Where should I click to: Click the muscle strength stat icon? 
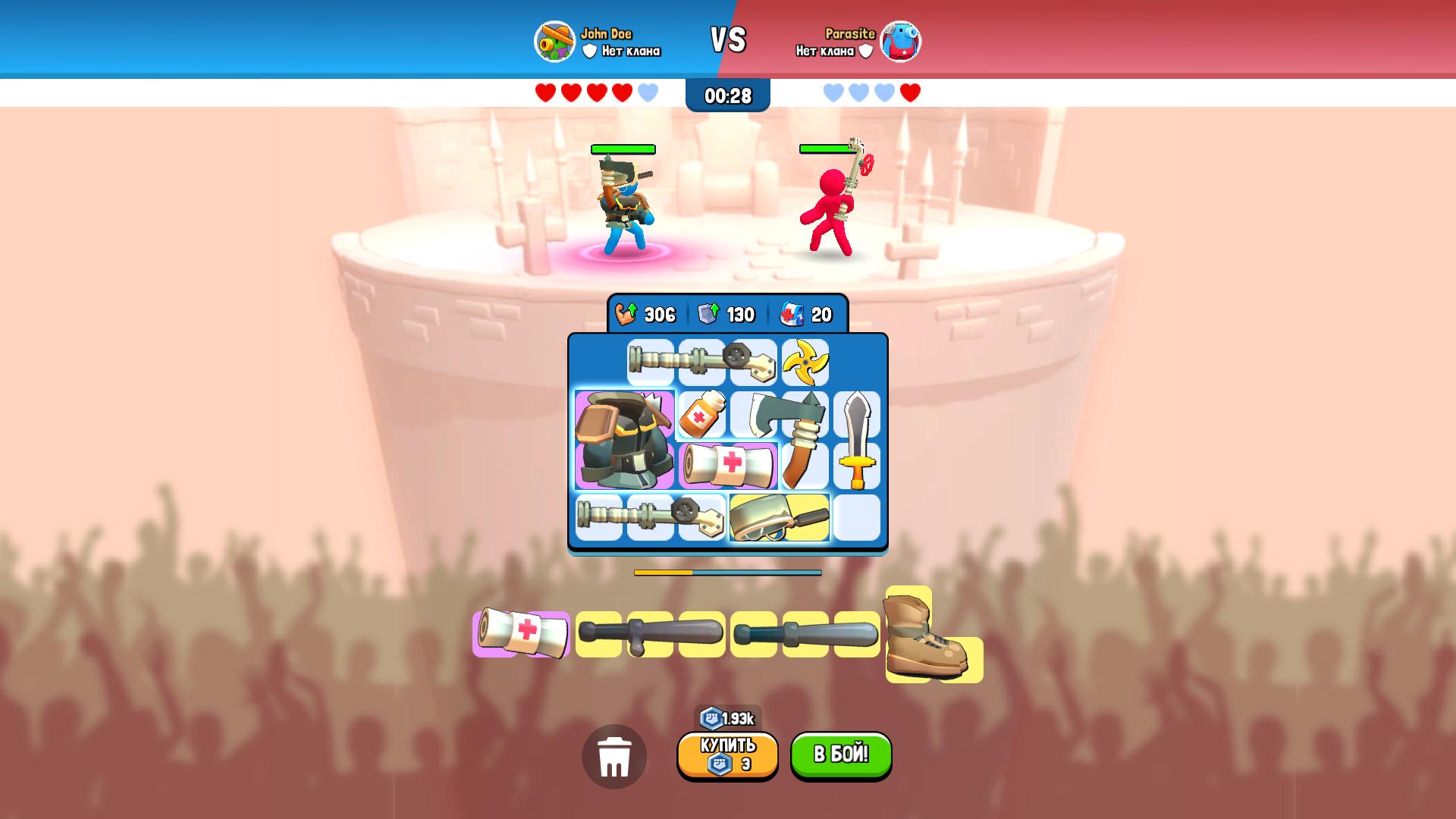(x=623, y=313)
